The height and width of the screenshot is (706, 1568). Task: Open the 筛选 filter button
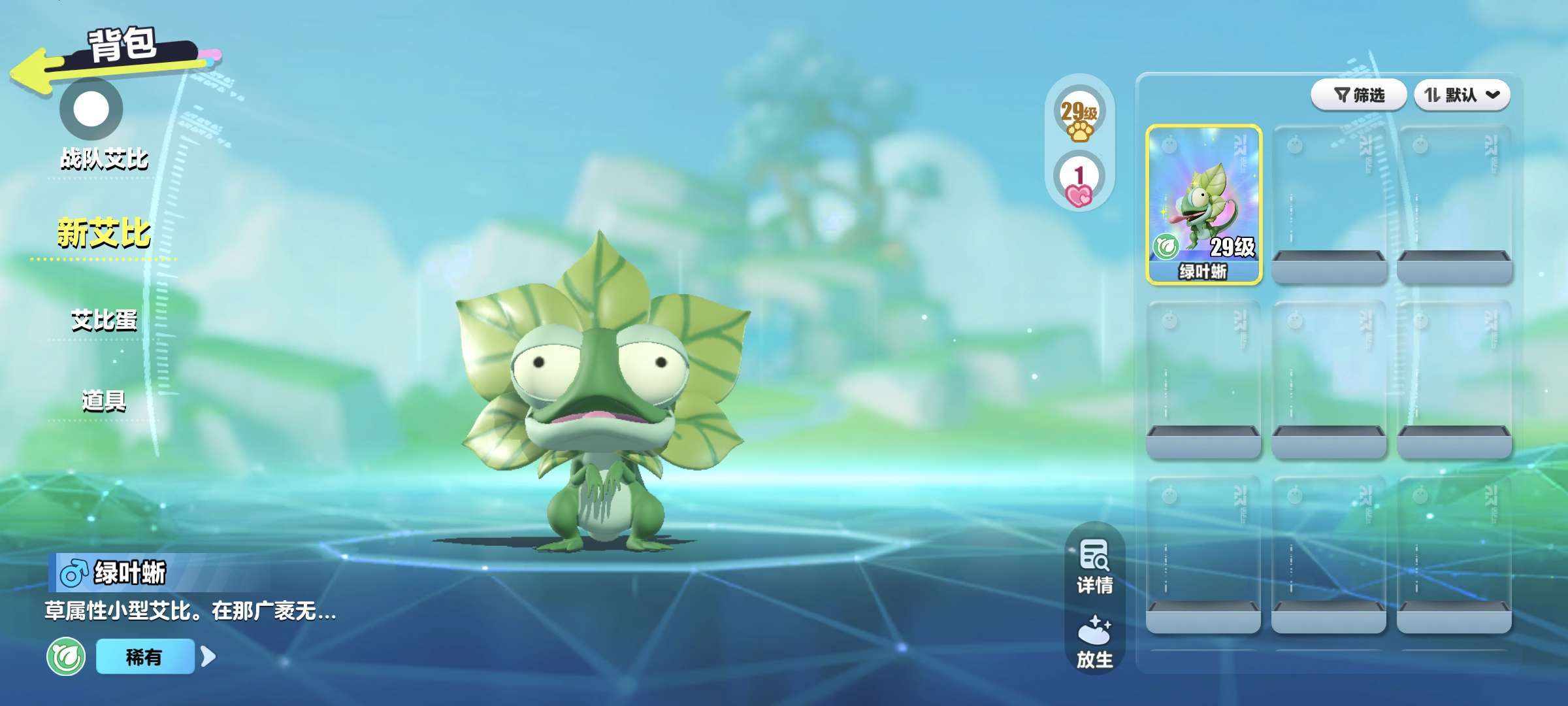pyautogui.click(x=1358, y=95)
